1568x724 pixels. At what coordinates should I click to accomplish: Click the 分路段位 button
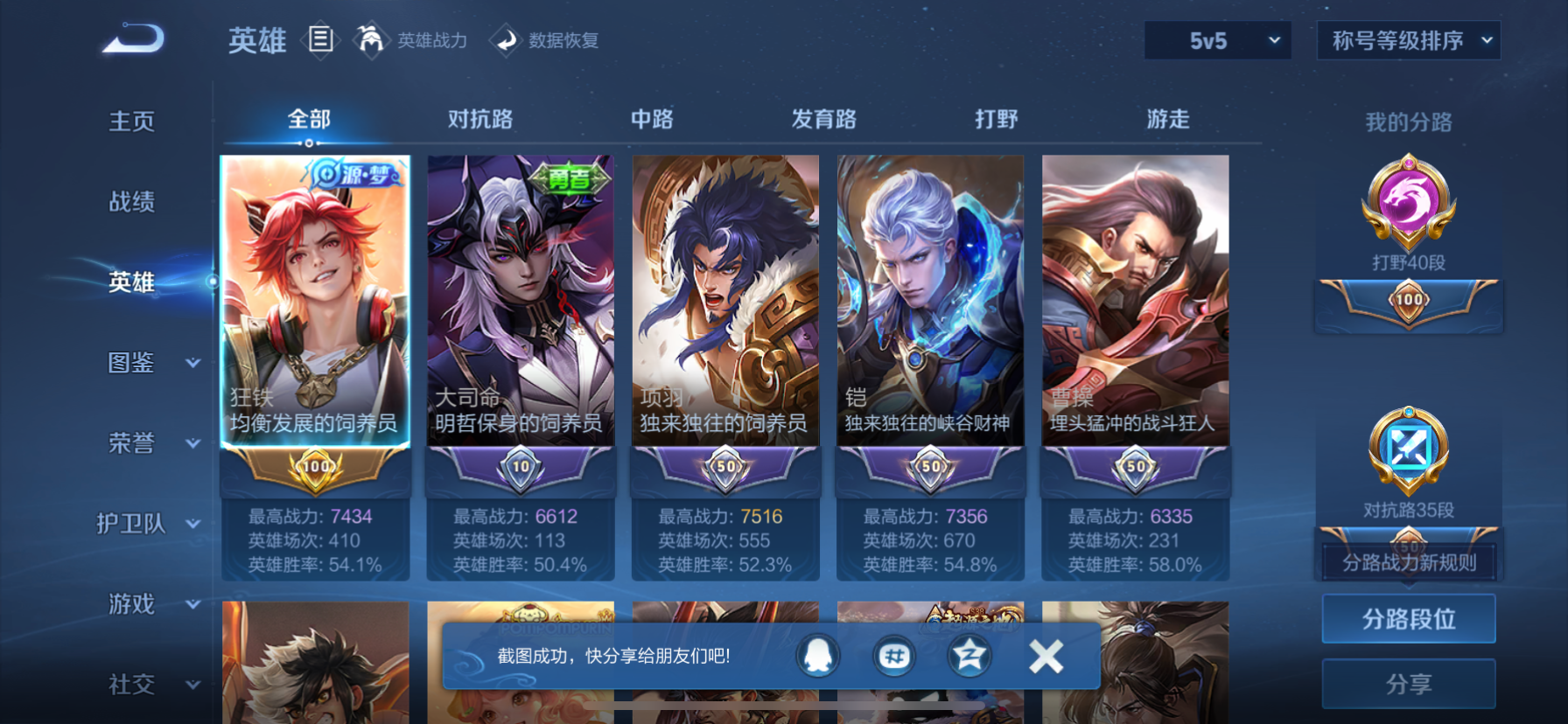[x=1408, y=618]
